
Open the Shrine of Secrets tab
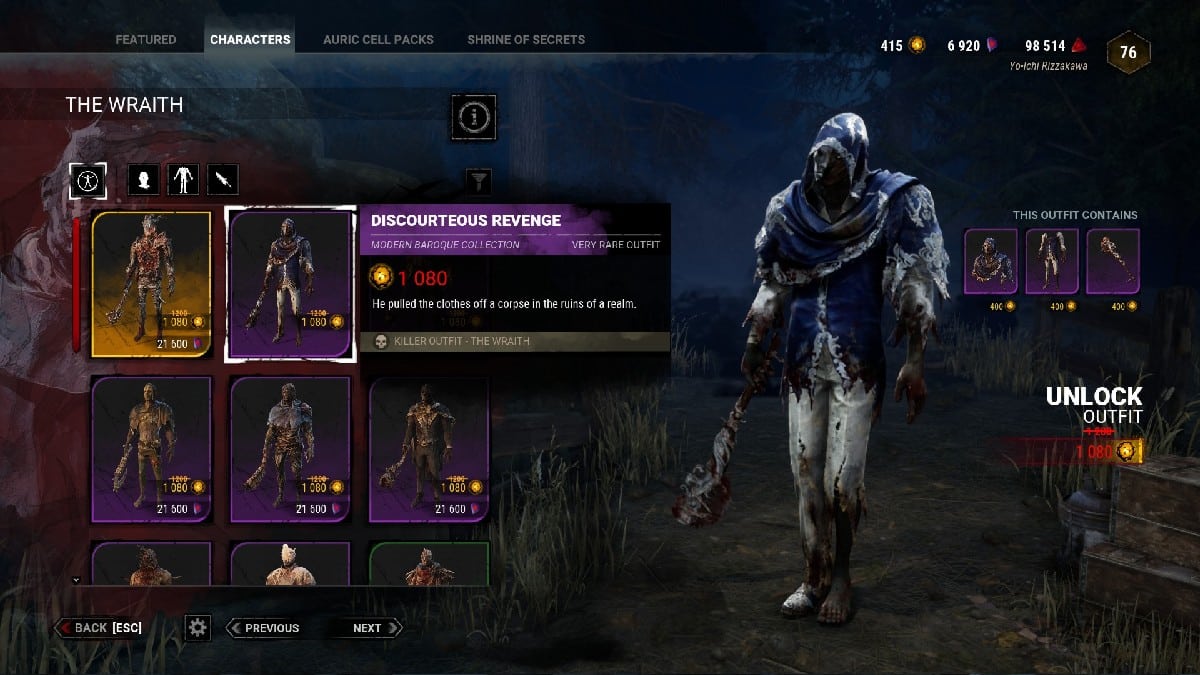point(526,40)
